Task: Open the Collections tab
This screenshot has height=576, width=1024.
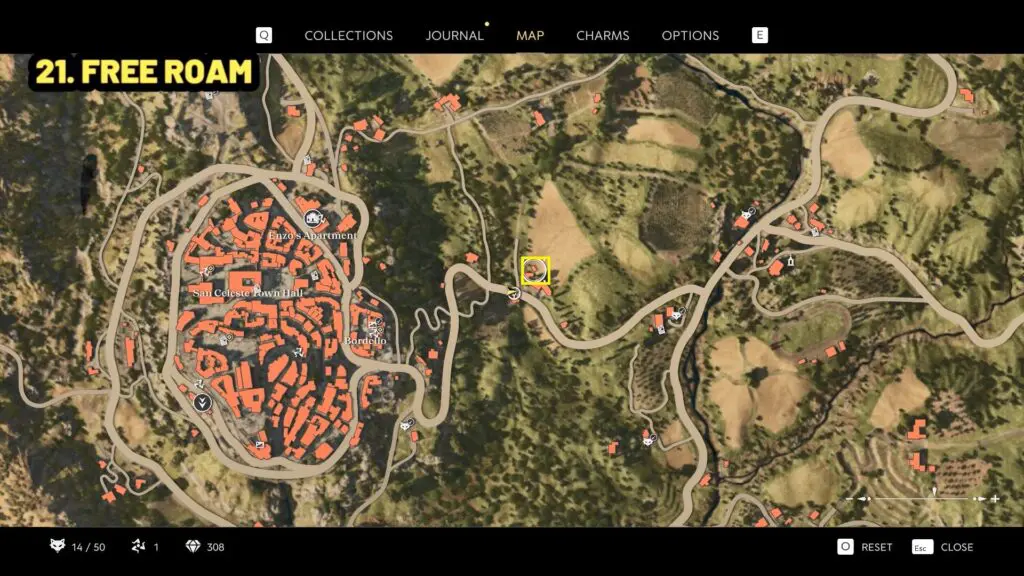Action: tap(348, 35)
